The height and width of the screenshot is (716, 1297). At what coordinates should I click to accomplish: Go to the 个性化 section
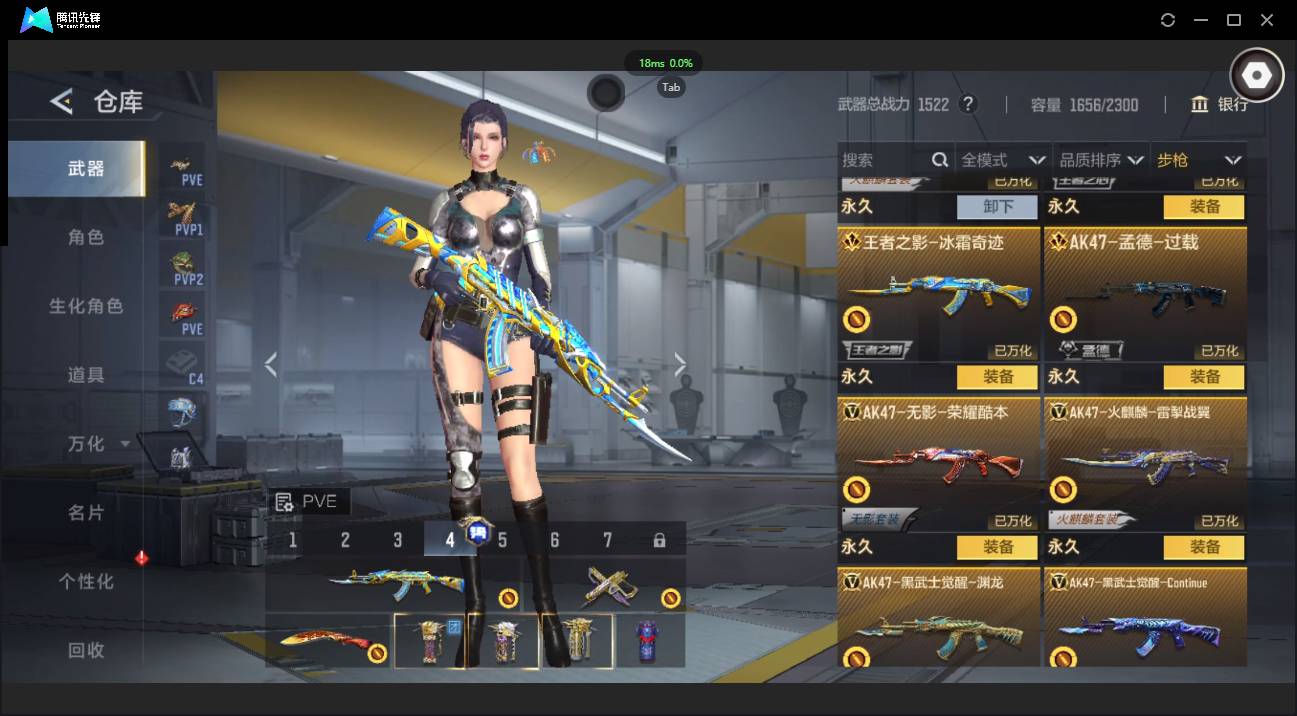tap(86, 581)
